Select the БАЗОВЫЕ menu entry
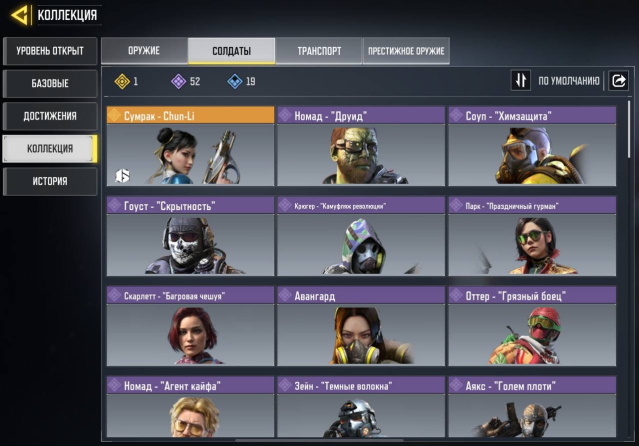The width and height of the screenshot is (639, 446). click(x=50, y=83)
